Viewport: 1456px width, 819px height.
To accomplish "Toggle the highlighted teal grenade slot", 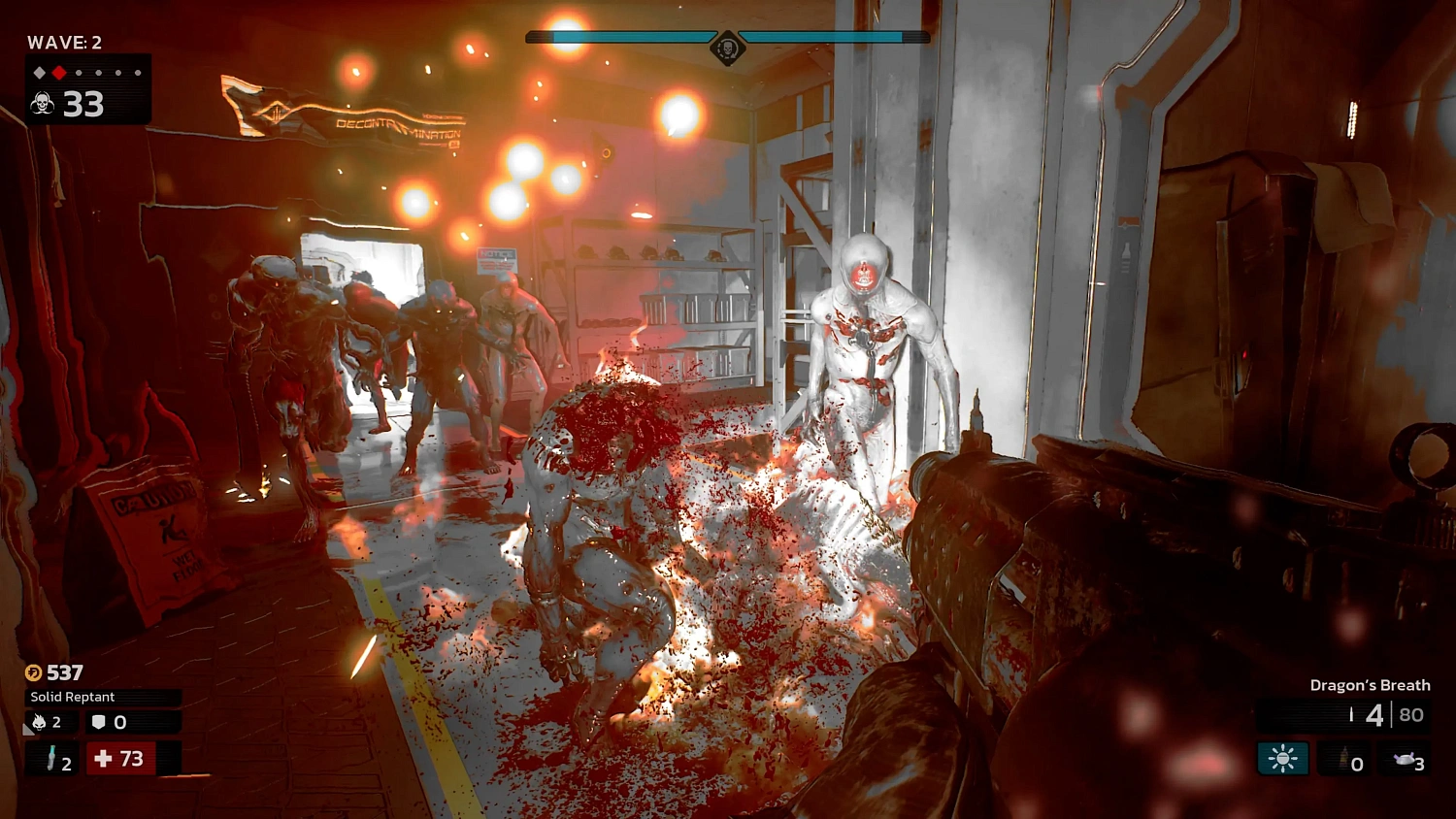I will point(1283,758).
